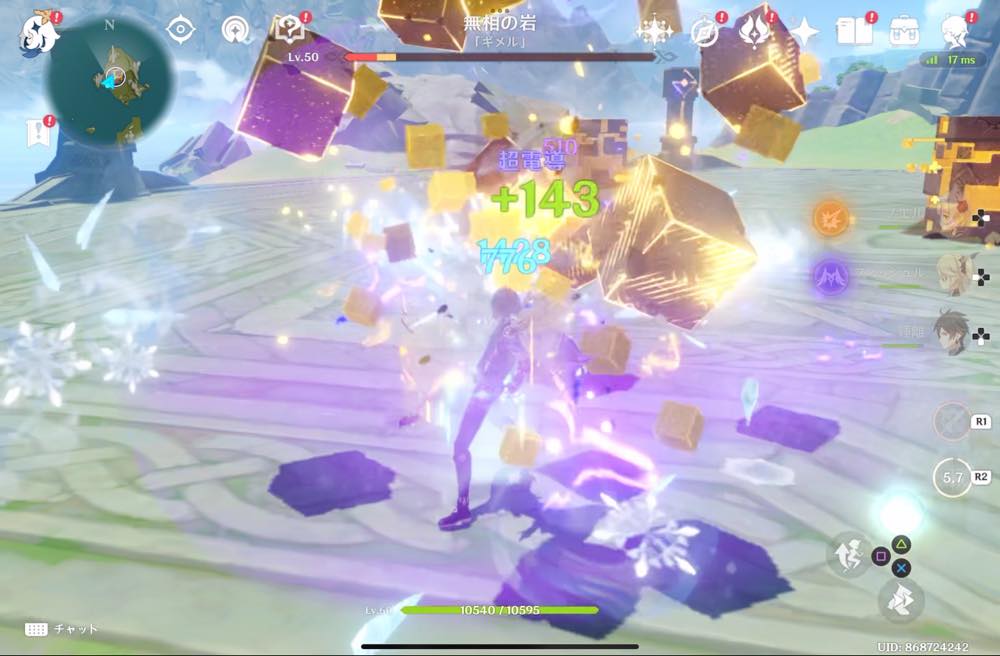The width and height of the screenshot is (1000, 656).
Task: Open the four-pointed star wish icon
Action: click(x=804, y=32)
